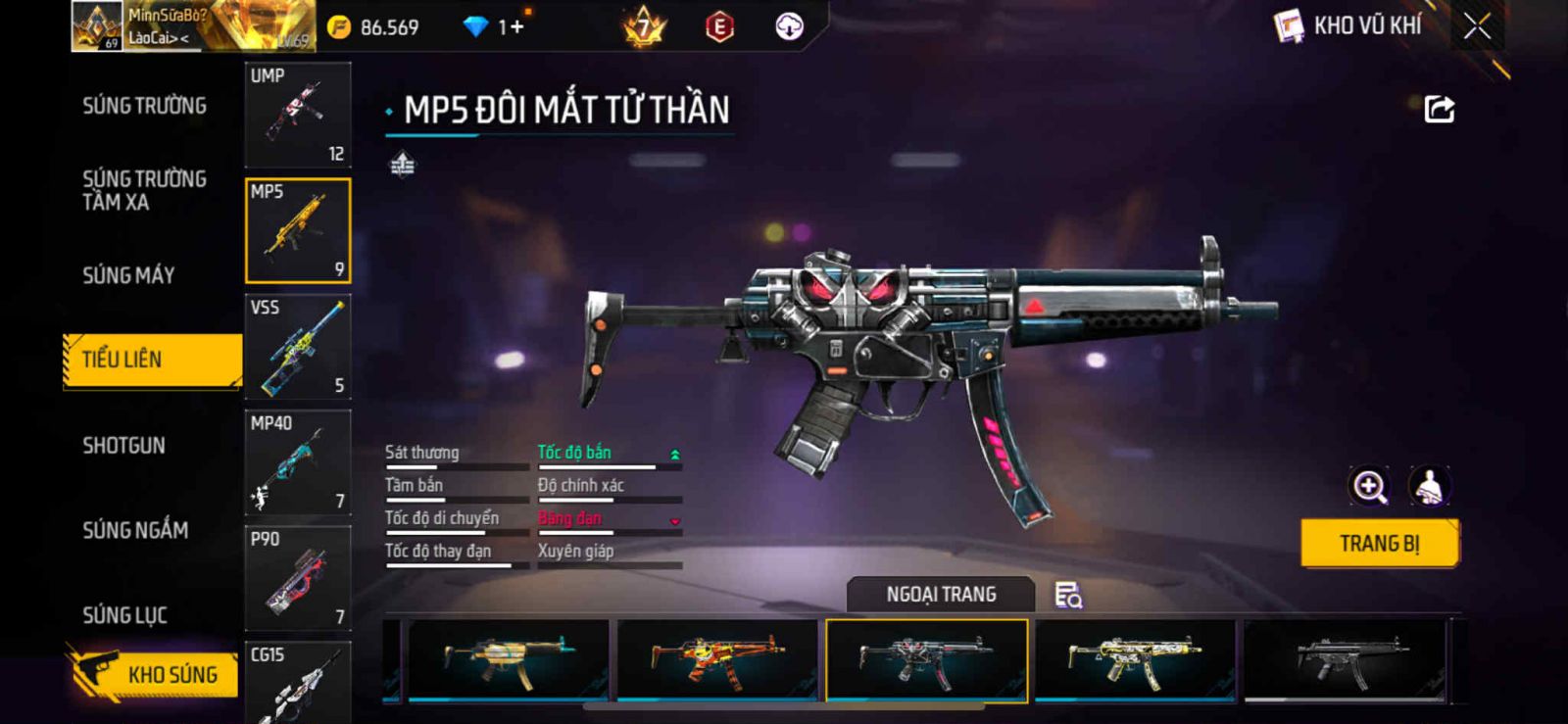Preview weapon on character model icon
1568x724 pixels.
1430,486
